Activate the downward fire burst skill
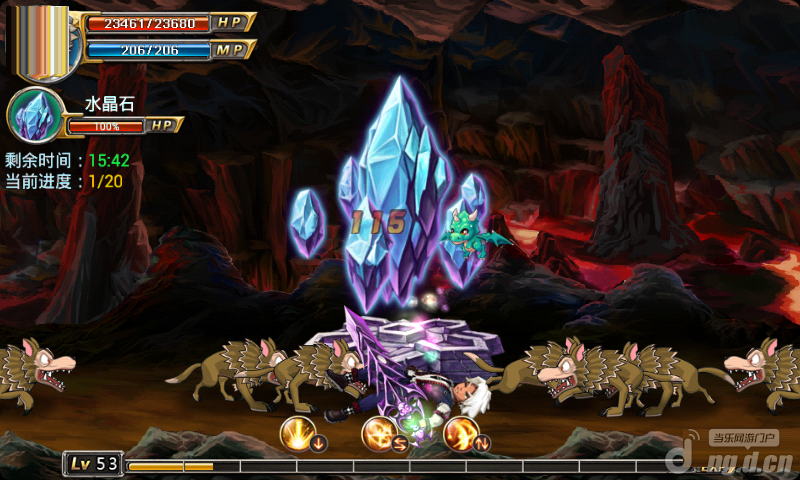Screen dimensions: 800x480 click(299, 433)
